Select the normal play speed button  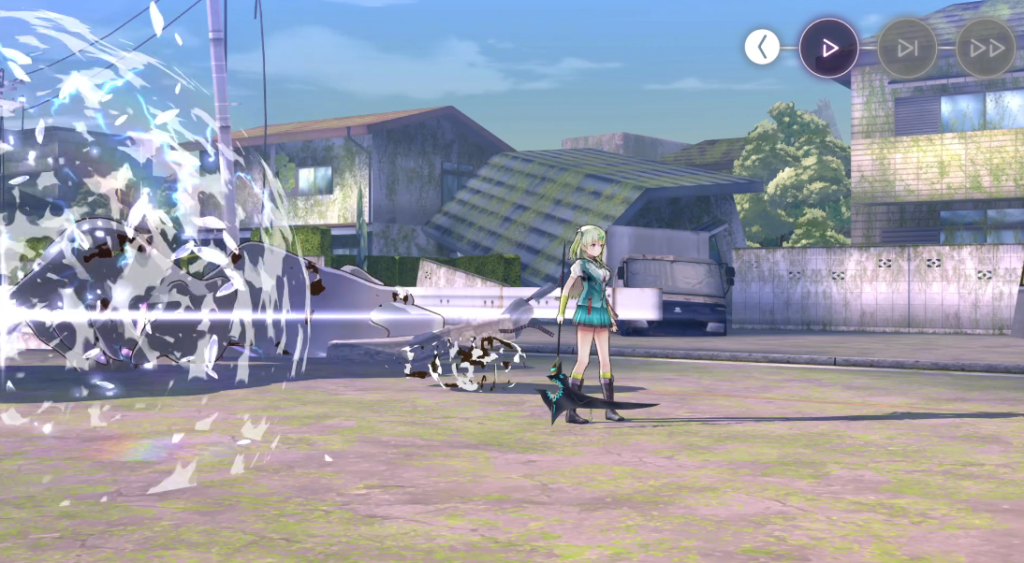pyautogui.click(x=828, y=47)
